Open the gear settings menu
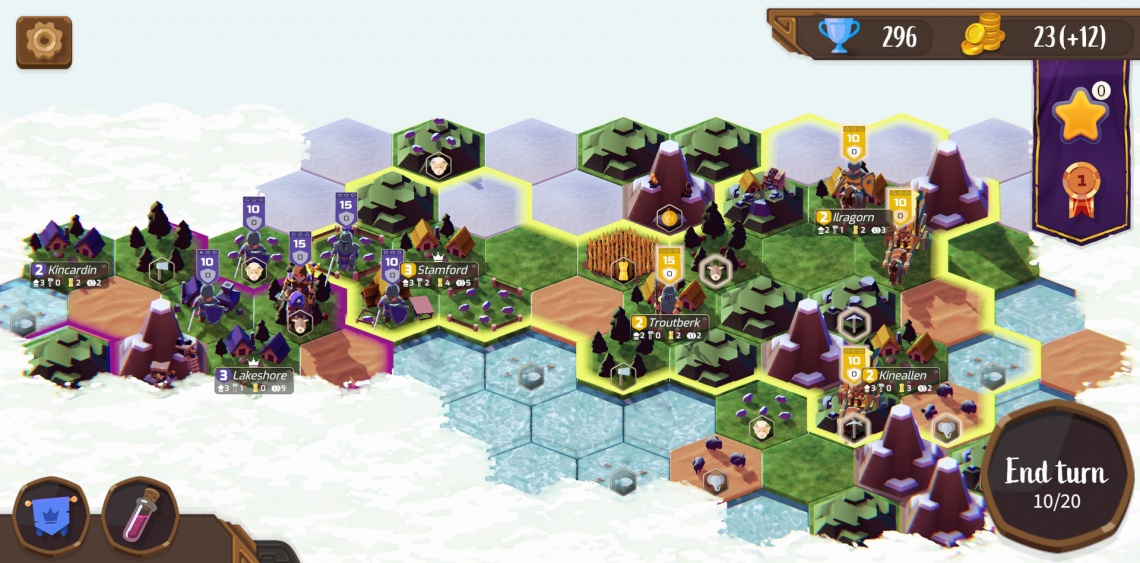Screen dimensions: 1140x563 [44, 41]
